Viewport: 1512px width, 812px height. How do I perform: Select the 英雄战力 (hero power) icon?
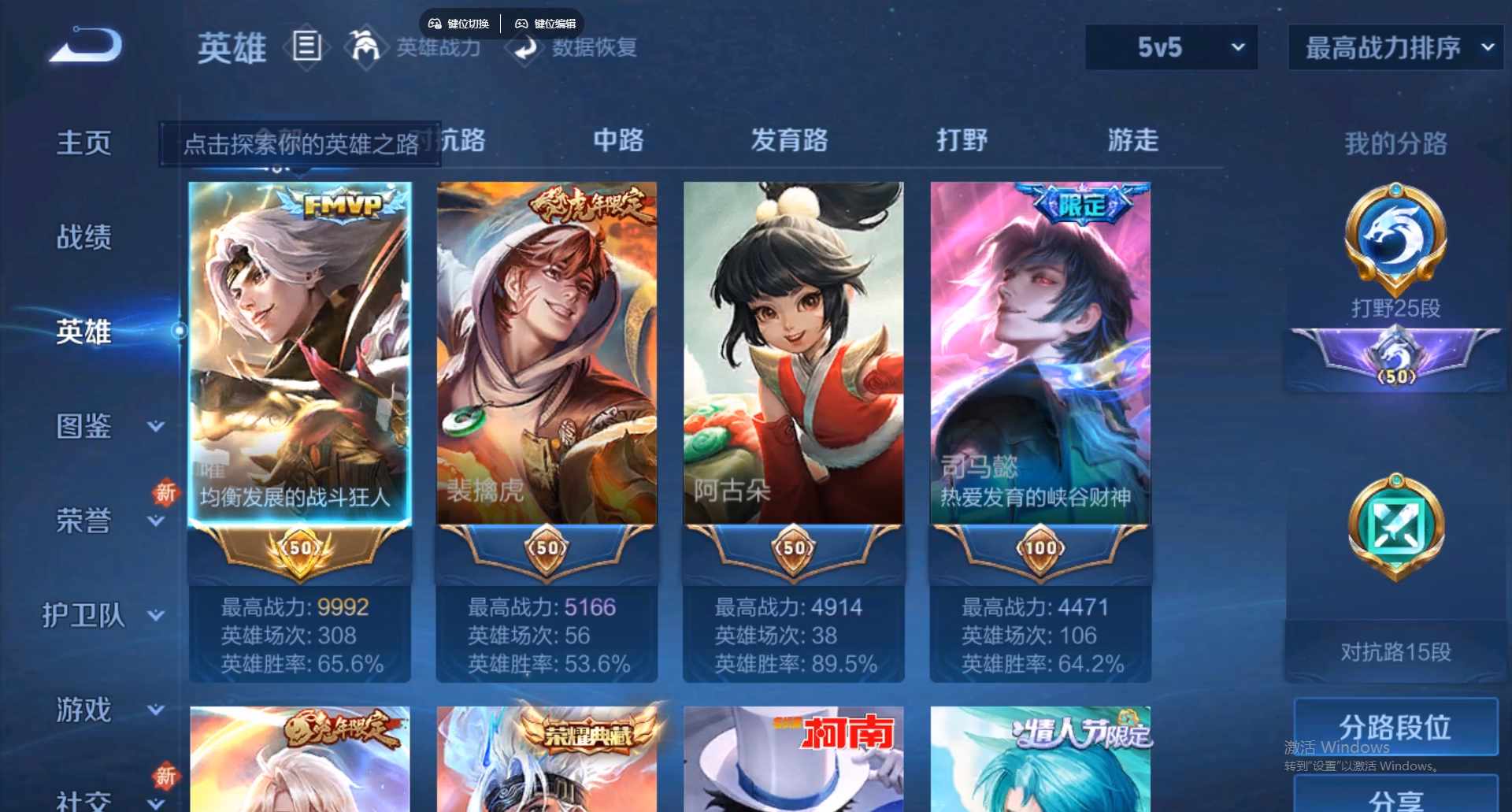click(x=365, y=47)
